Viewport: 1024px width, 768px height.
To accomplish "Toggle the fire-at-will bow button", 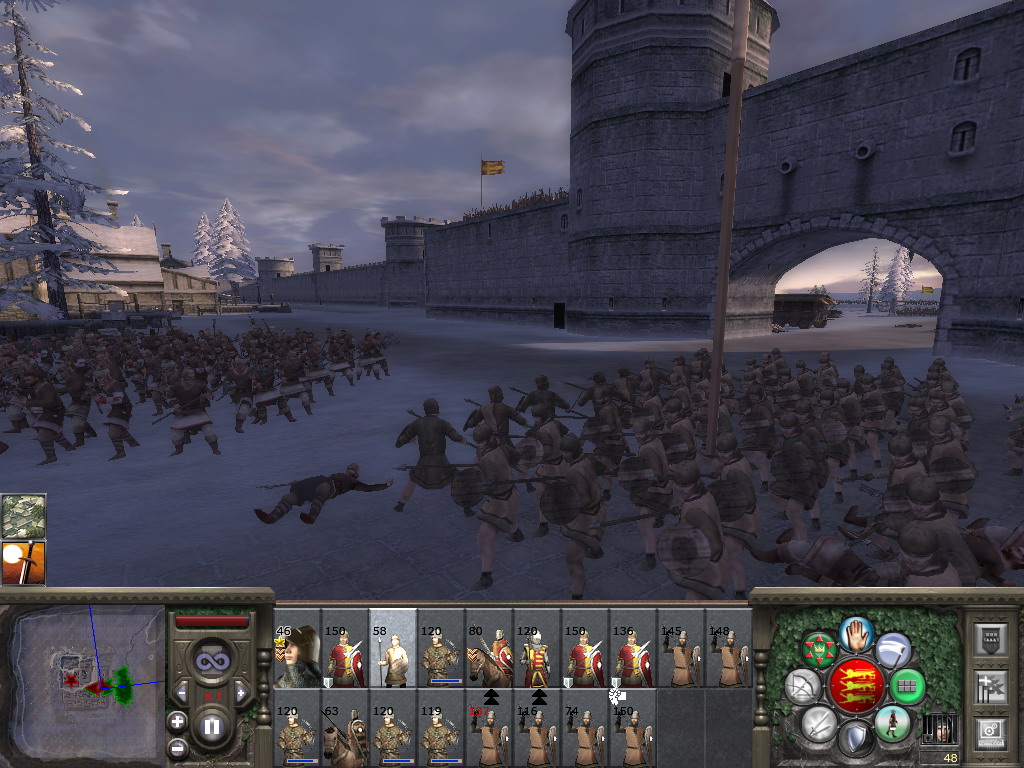I will pyautogui.click(x=802, y=687).
